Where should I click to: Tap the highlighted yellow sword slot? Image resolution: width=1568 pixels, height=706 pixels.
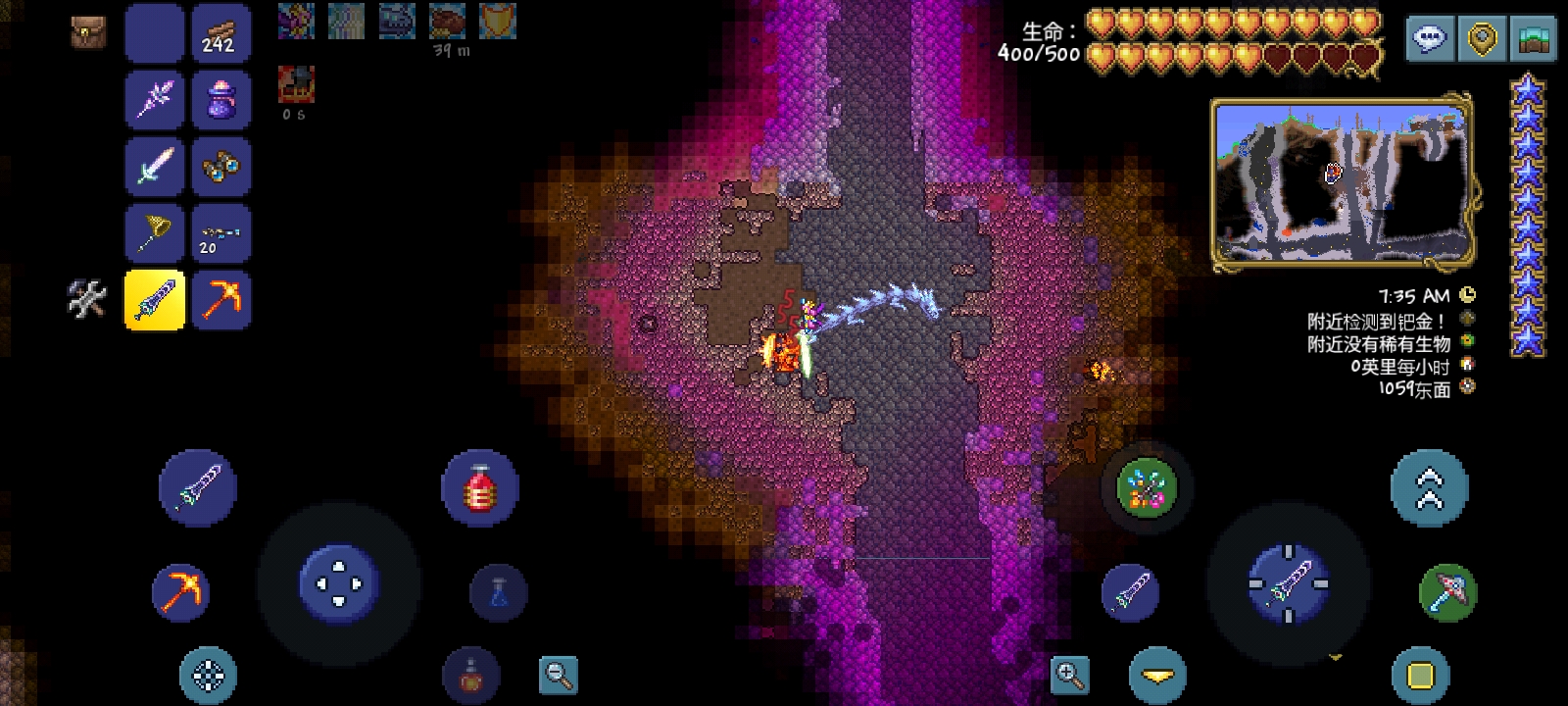[x=155, y=300]
